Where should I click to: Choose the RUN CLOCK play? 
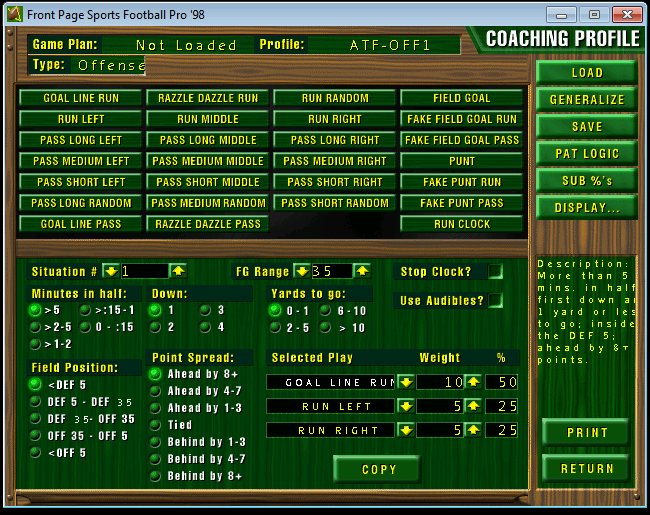tap(462, 224)
